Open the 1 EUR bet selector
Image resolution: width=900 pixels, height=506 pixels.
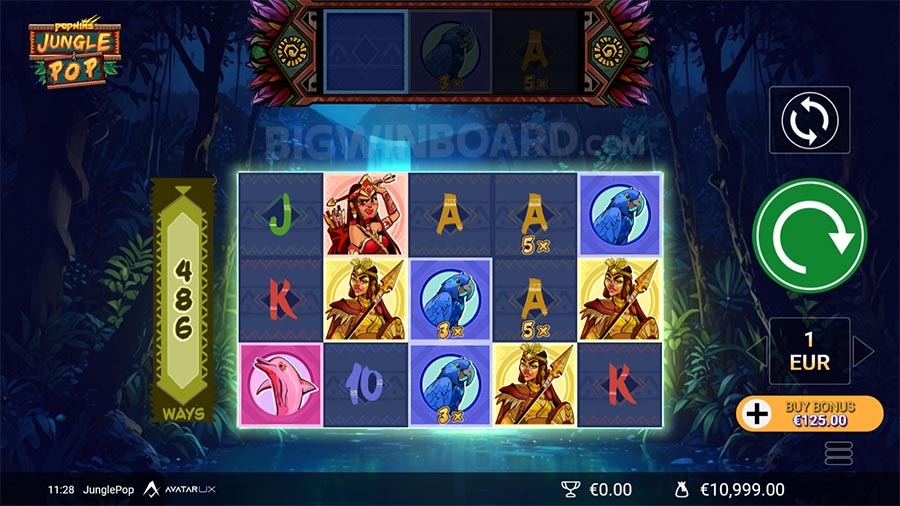tap(809, 351)
